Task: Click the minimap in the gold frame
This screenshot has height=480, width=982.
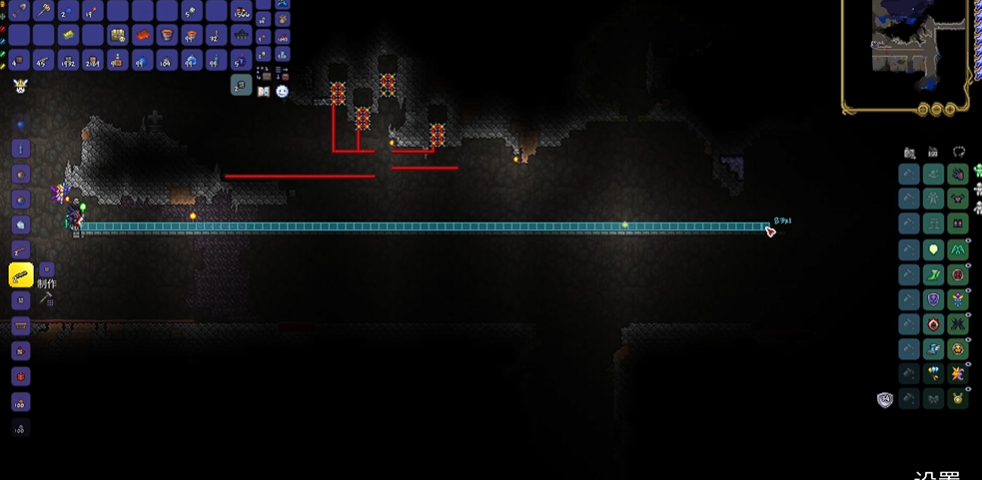Action: [905, 40]
